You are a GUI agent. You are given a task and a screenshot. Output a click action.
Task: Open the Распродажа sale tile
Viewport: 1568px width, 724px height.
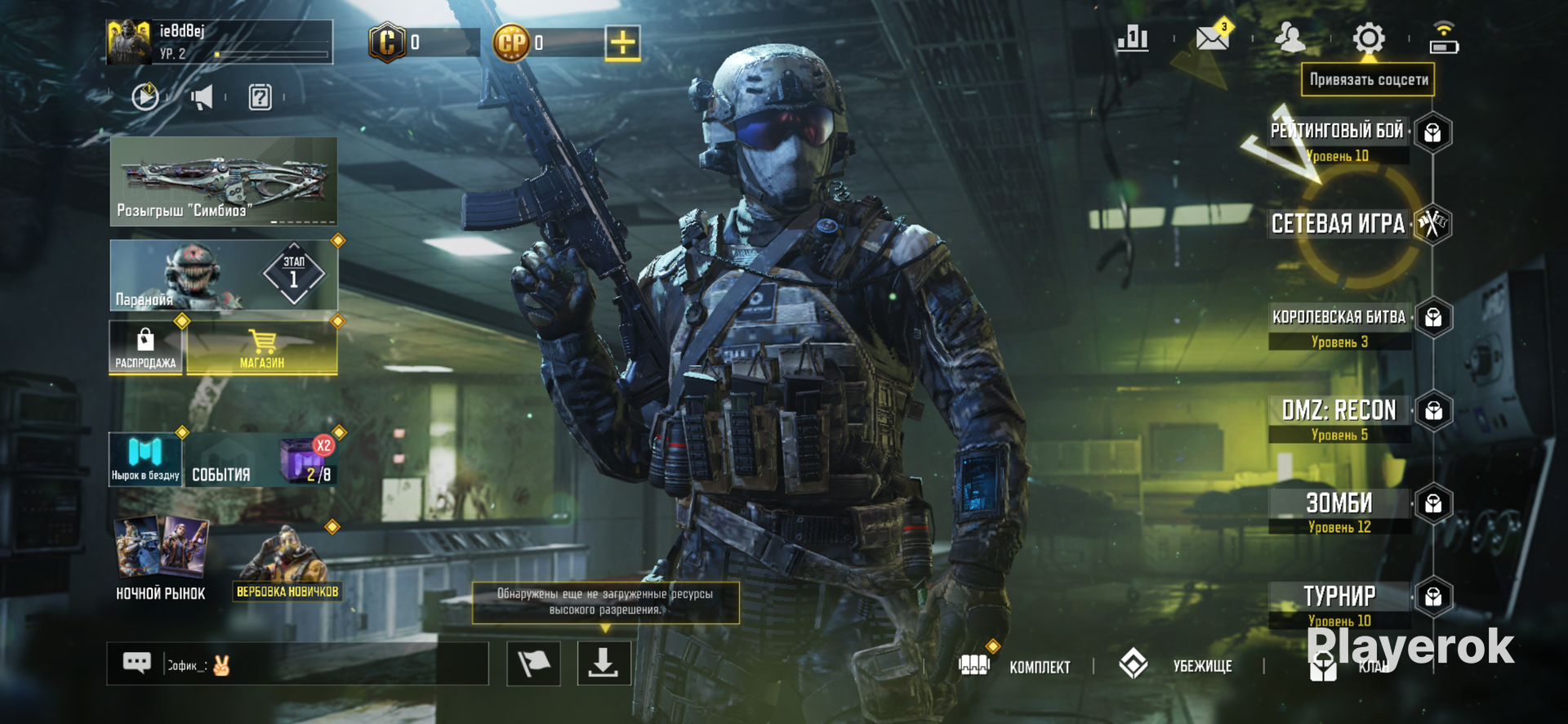(x=145, y=349)
